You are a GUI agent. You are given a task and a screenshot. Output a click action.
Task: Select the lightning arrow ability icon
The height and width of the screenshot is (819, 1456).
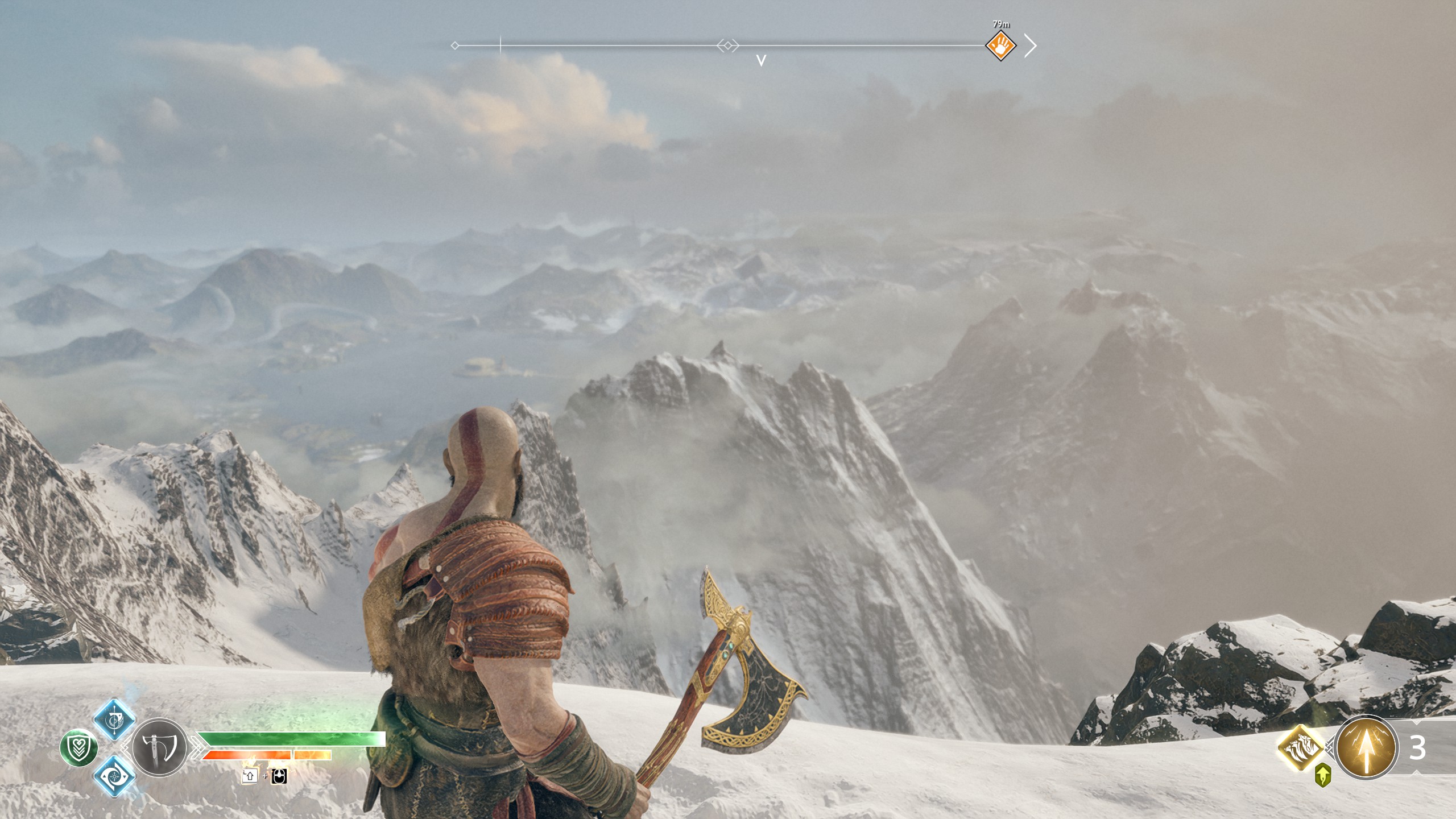[x=1365, y=747]
